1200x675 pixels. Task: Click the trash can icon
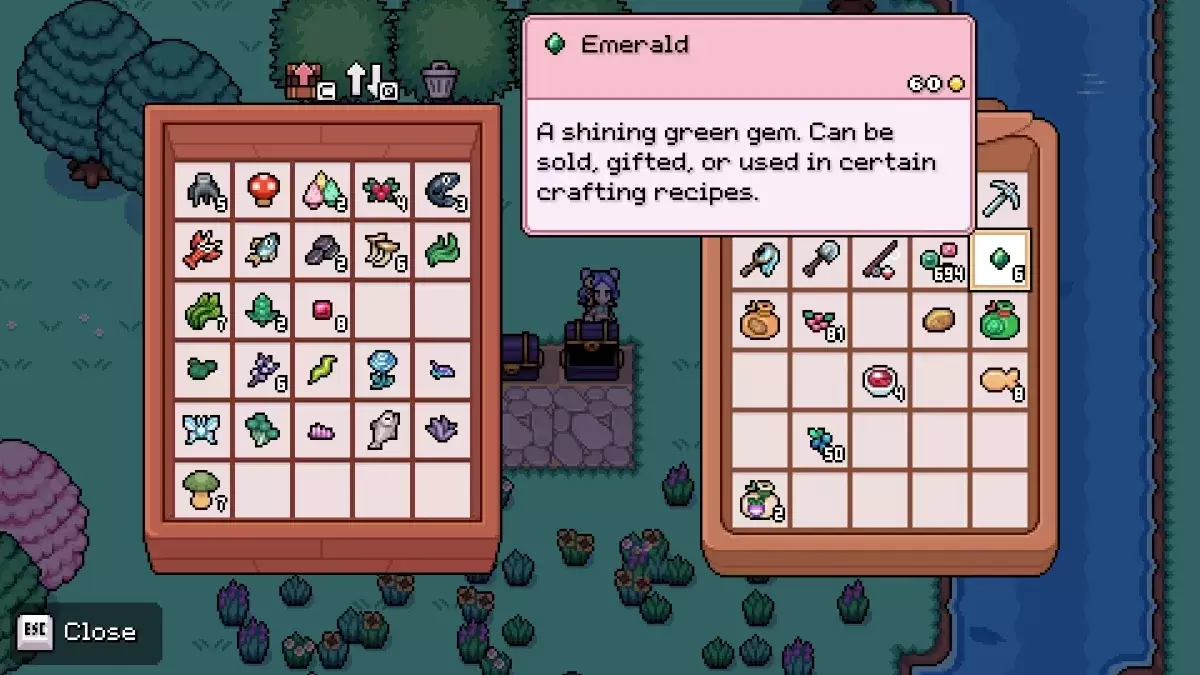[439, 81]
